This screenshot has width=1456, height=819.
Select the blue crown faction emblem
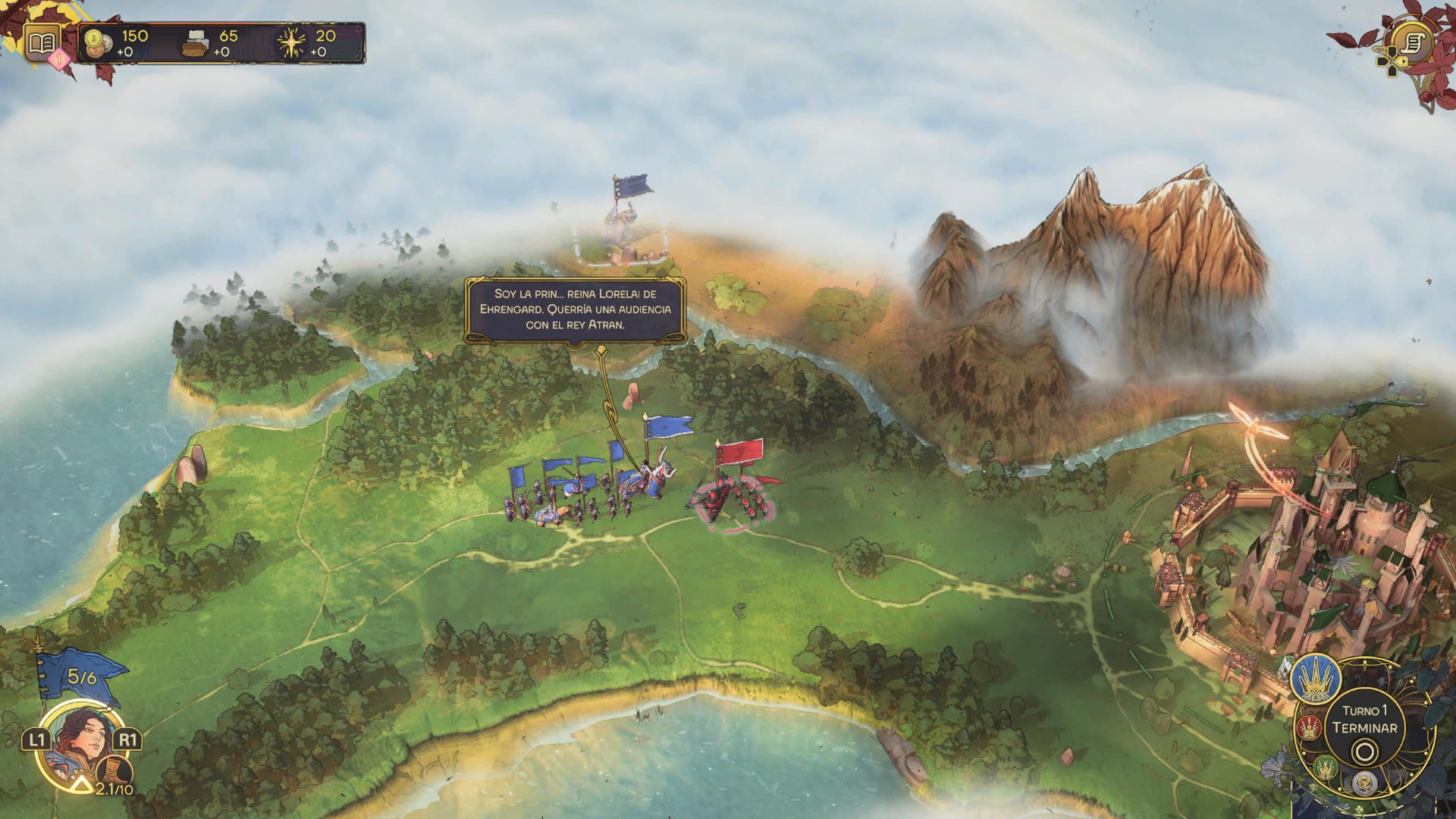point(1315,677)
